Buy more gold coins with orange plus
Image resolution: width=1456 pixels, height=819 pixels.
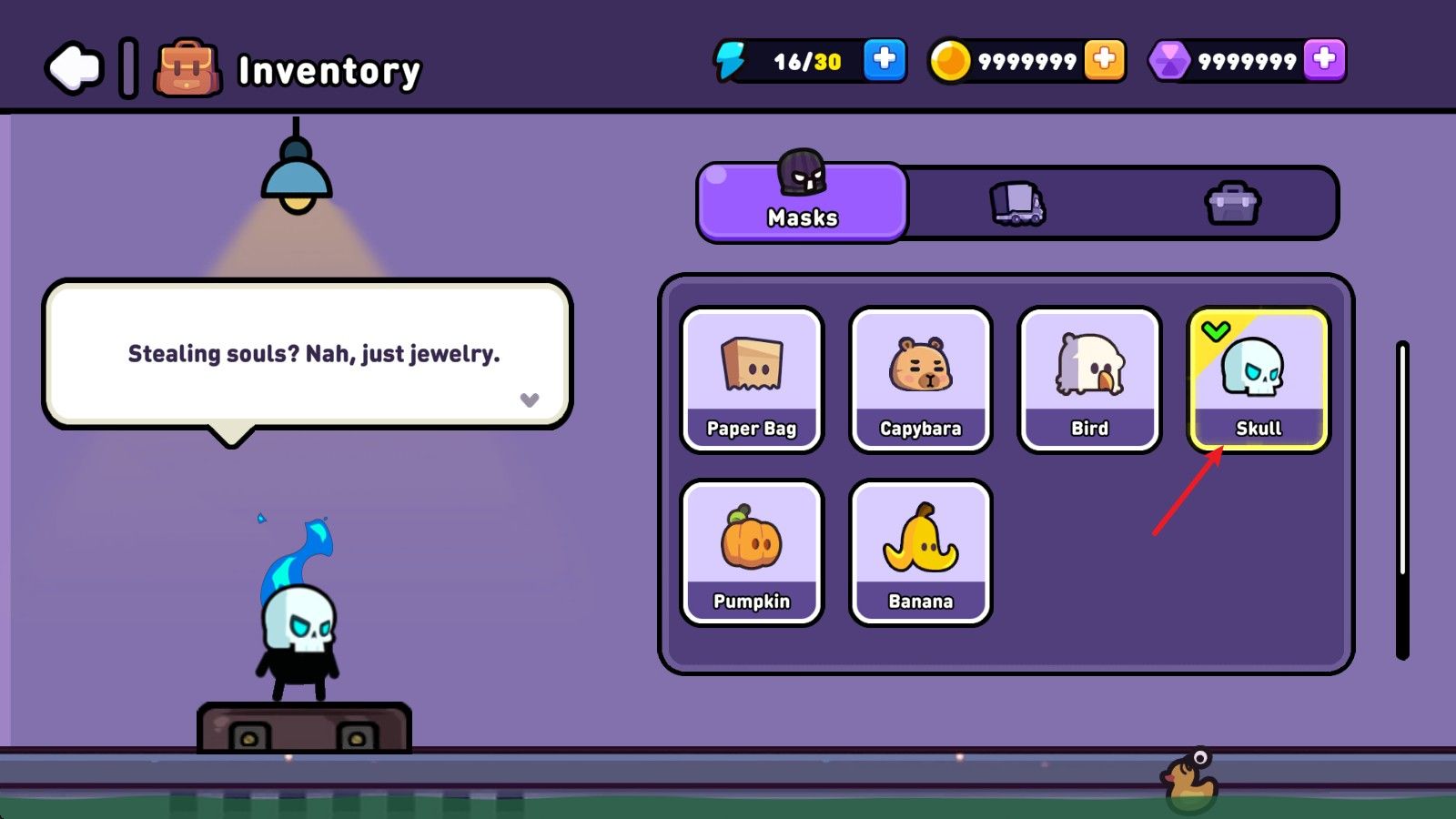point(1104,60)
